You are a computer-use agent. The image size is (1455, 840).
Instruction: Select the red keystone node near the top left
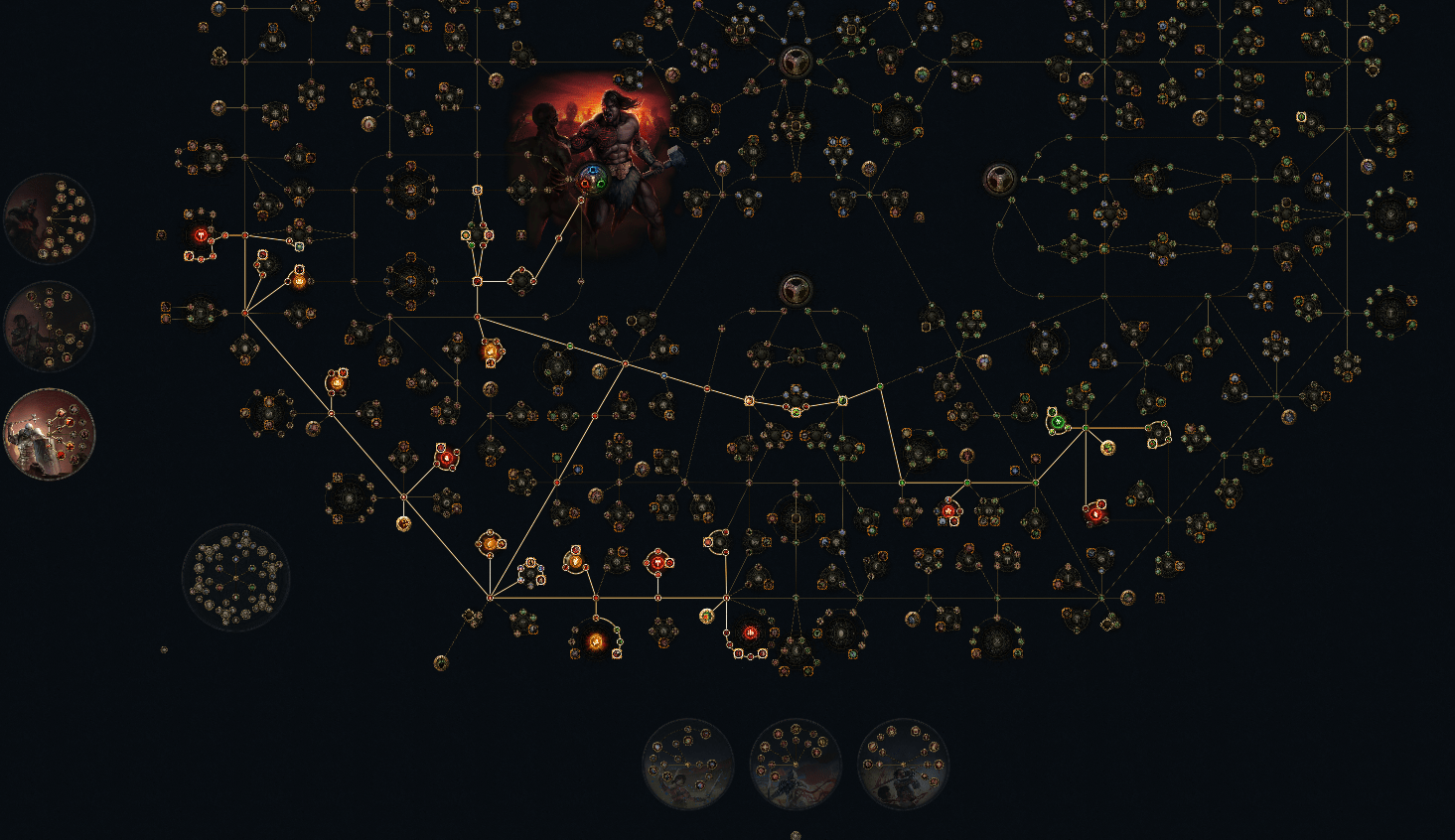(x=201, y=234)
